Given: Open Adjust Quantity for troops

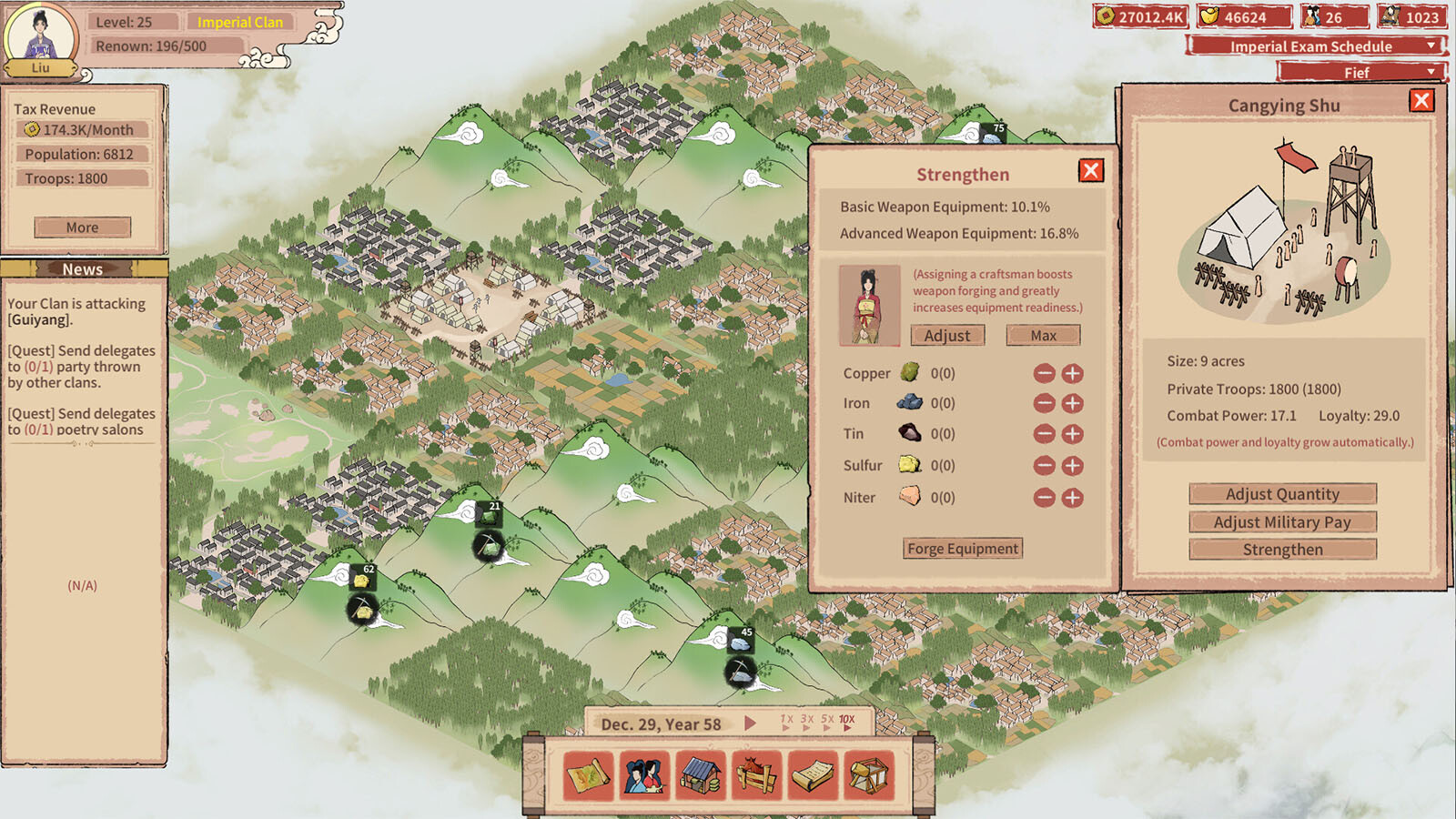Looking at the screenshot, I should 1282,494.
